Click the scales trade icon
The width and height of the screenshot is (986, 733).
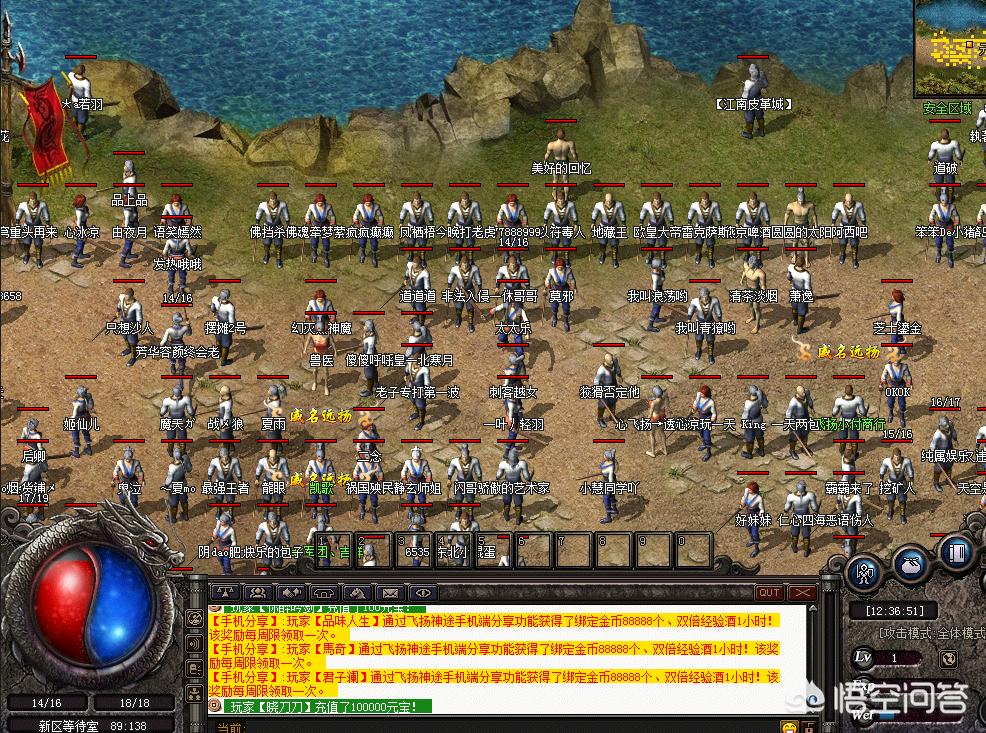coord(225,592)
